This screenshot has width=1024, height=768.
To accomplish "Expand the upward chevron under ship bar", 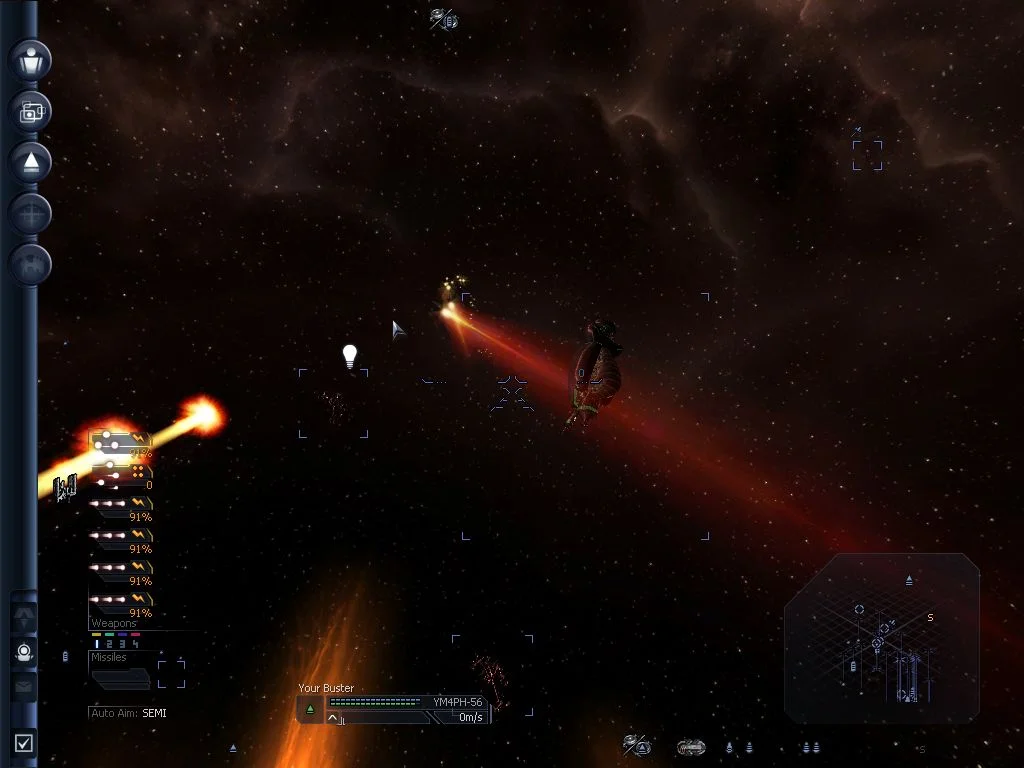I will point(333,718).
